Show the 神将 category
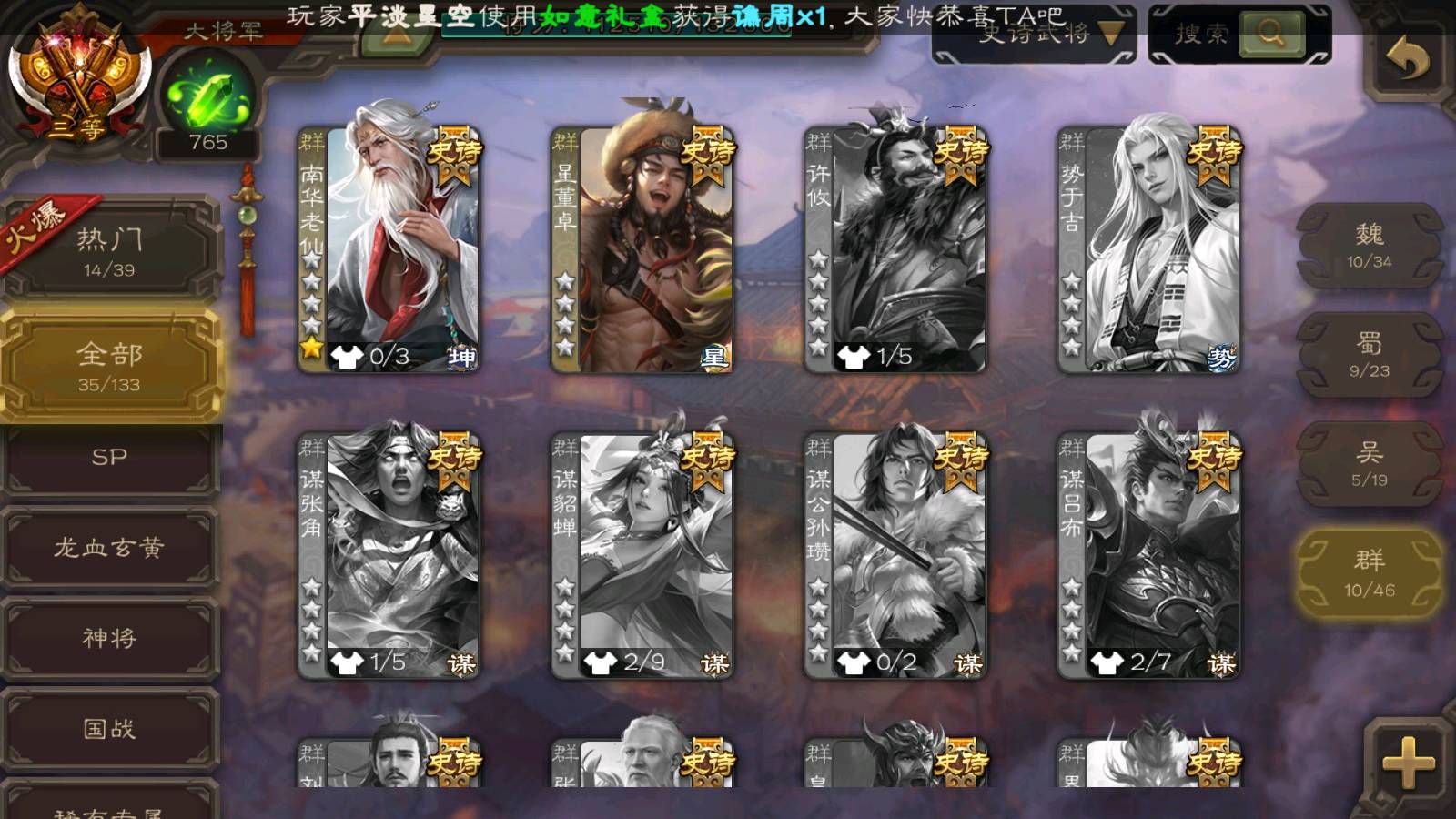This screenshot has width=1456, height=819. tap(109, 638)
